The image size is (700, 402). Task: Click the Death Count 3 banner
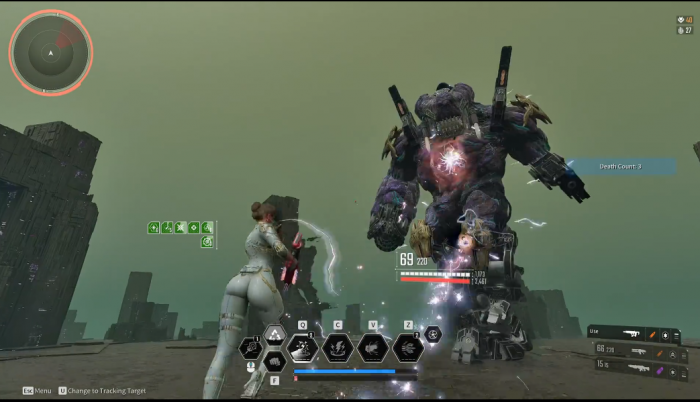[x=620, y=166]
